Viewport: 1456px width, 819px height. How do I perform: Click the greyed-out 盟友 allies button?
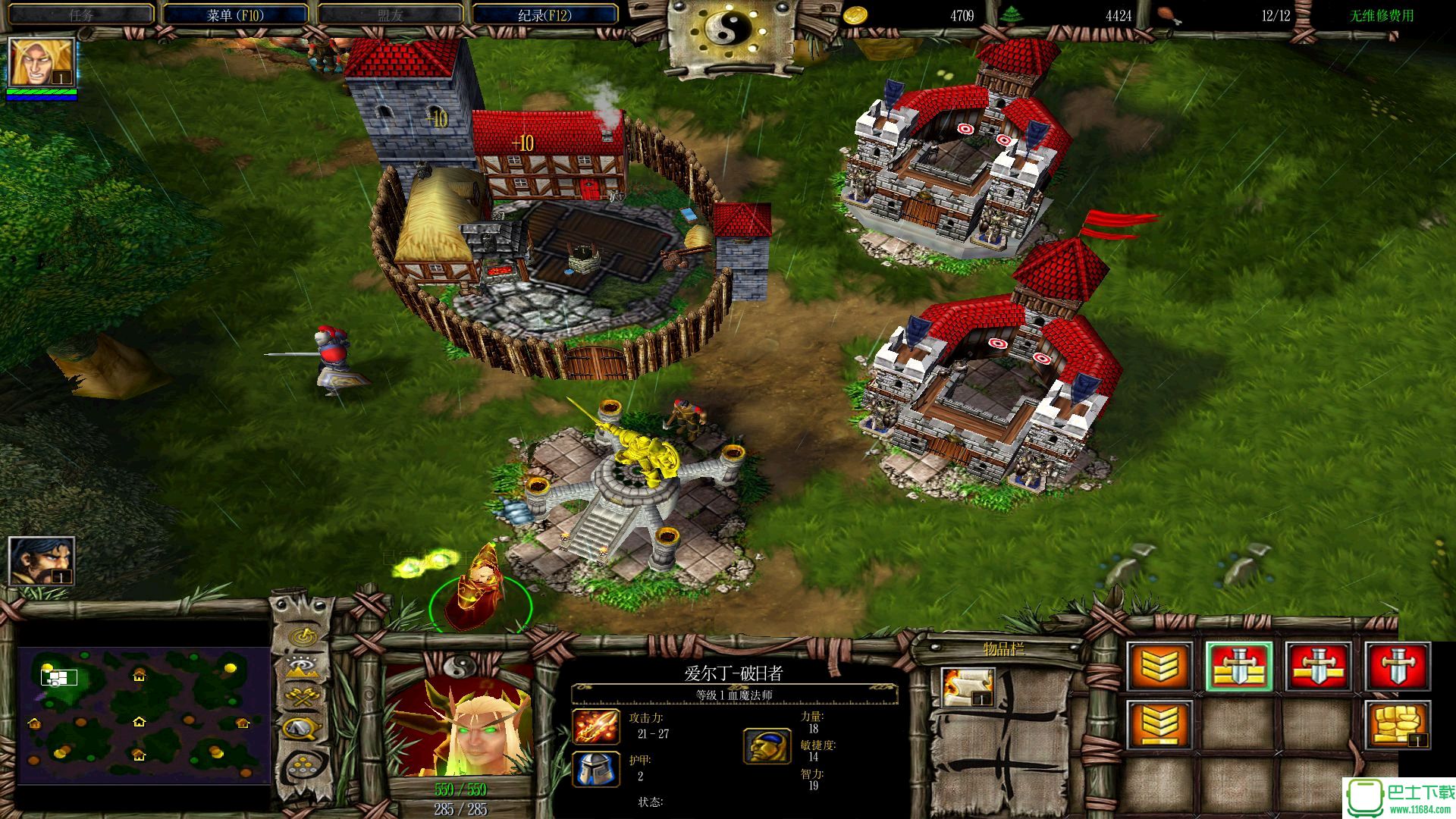pos(390,14)
